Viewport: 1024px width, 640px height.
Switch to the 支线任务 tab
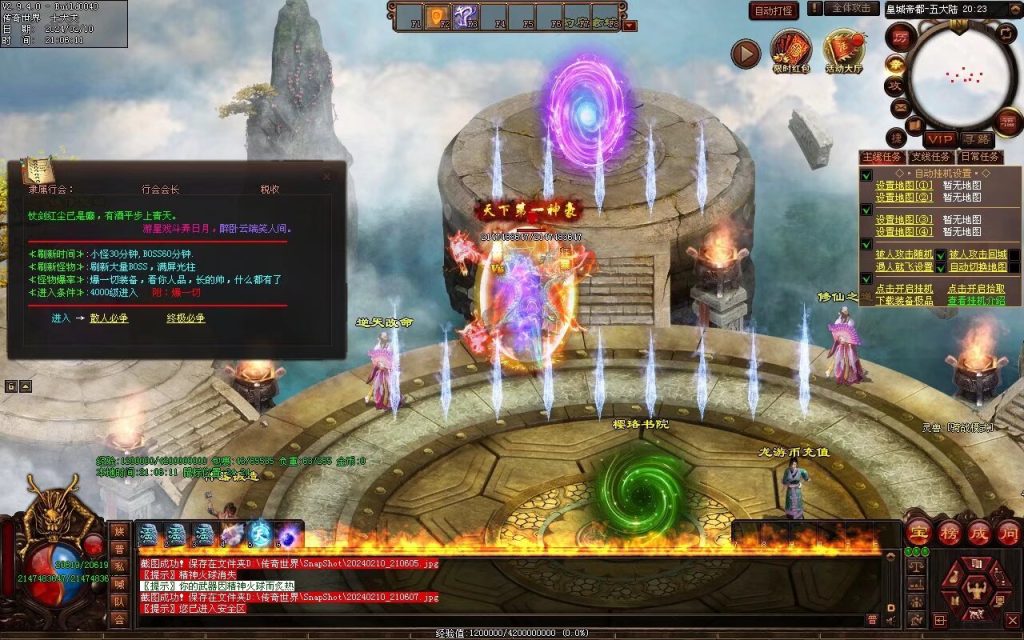[x=930, y=157]
